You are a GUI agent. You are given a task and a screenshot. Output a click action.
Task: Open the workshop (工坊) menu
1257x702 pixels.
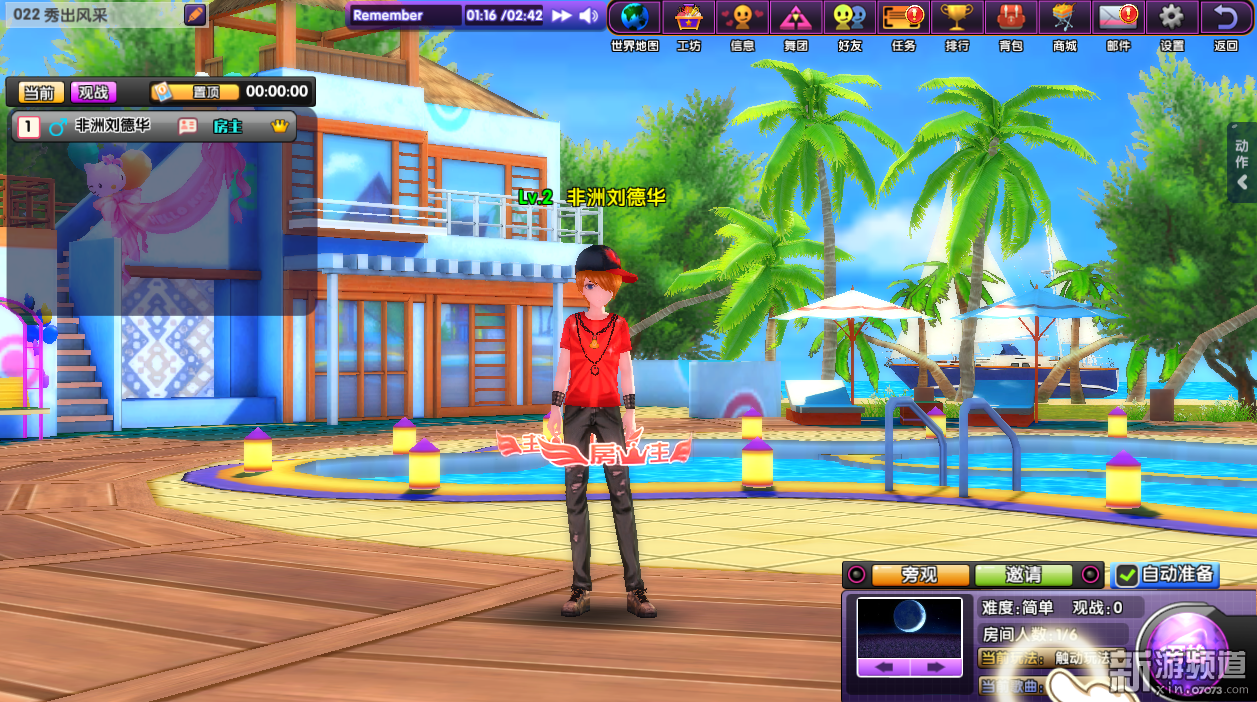689,18
